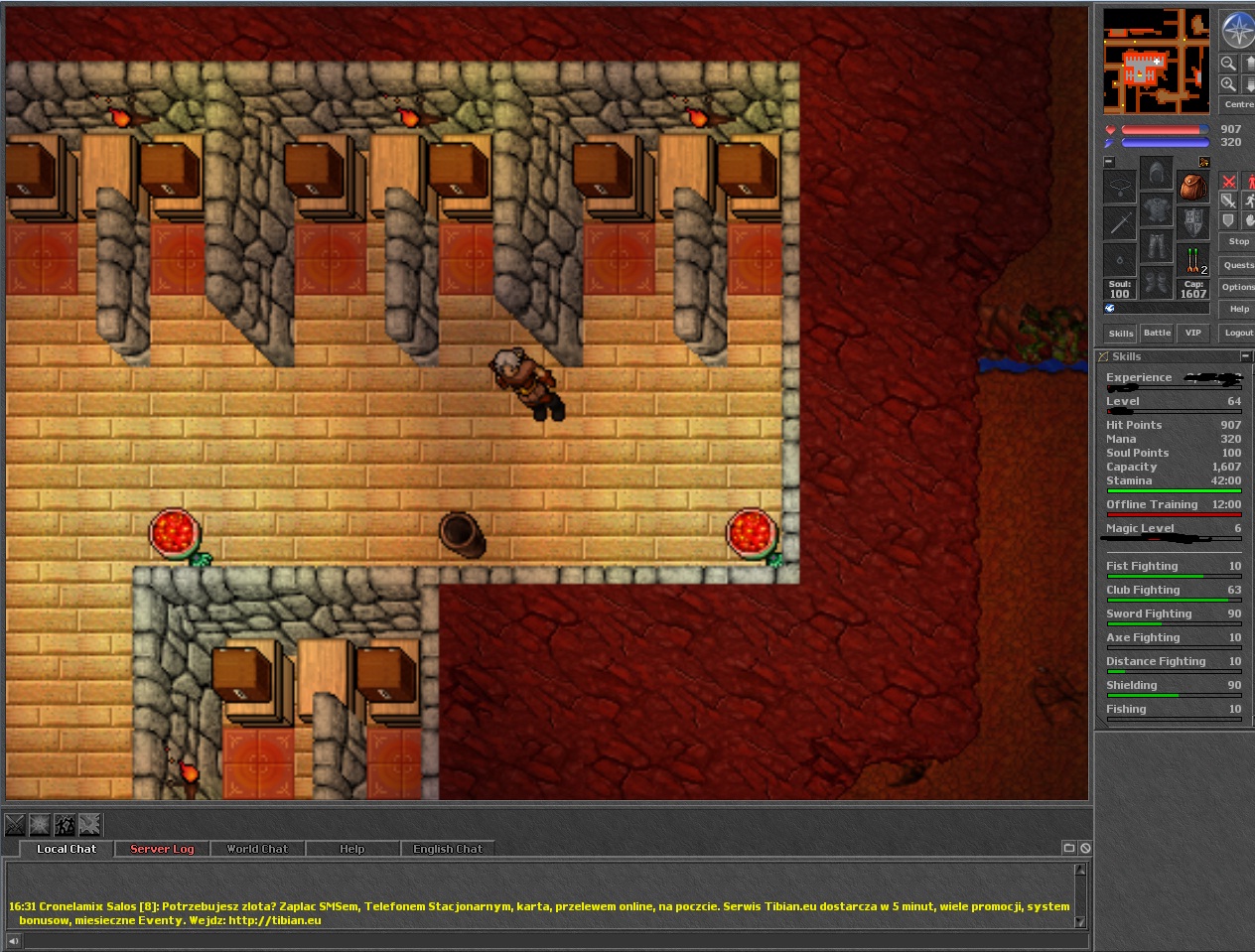Click the compass rose map control

(1238, 31)
